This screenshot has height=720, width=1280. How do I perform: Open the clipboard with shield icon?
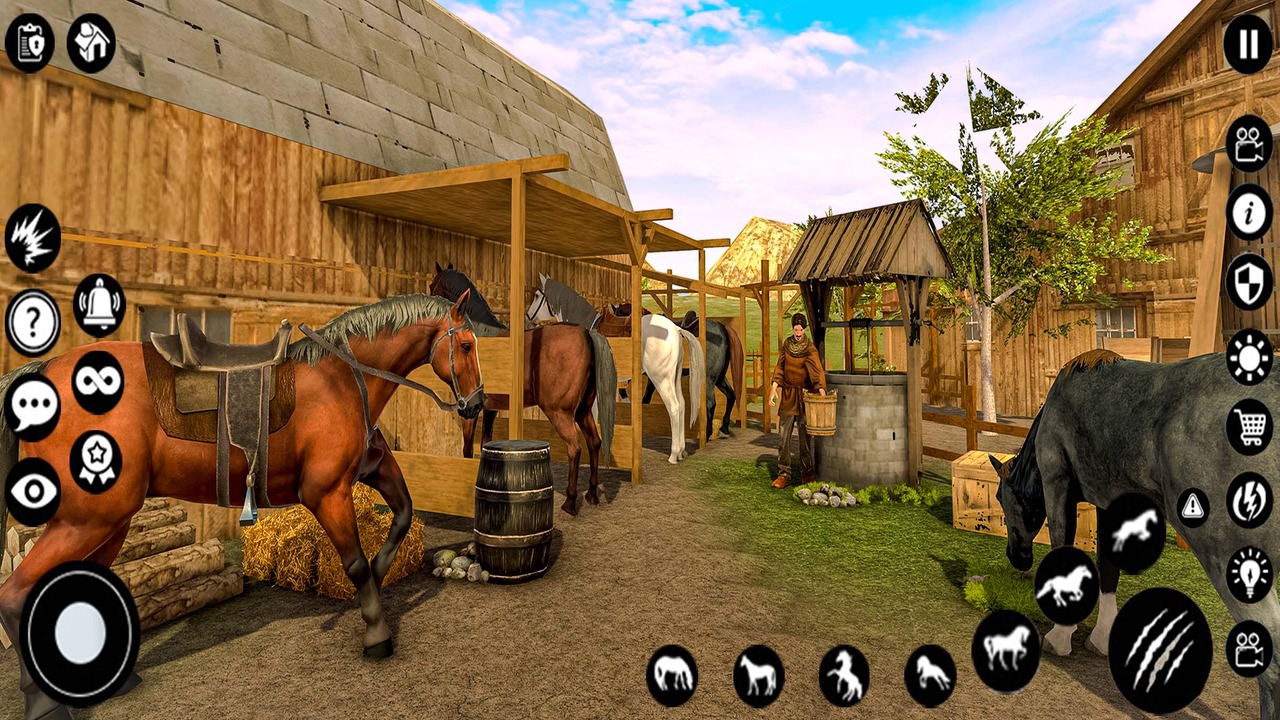click(x=30, y=43)
